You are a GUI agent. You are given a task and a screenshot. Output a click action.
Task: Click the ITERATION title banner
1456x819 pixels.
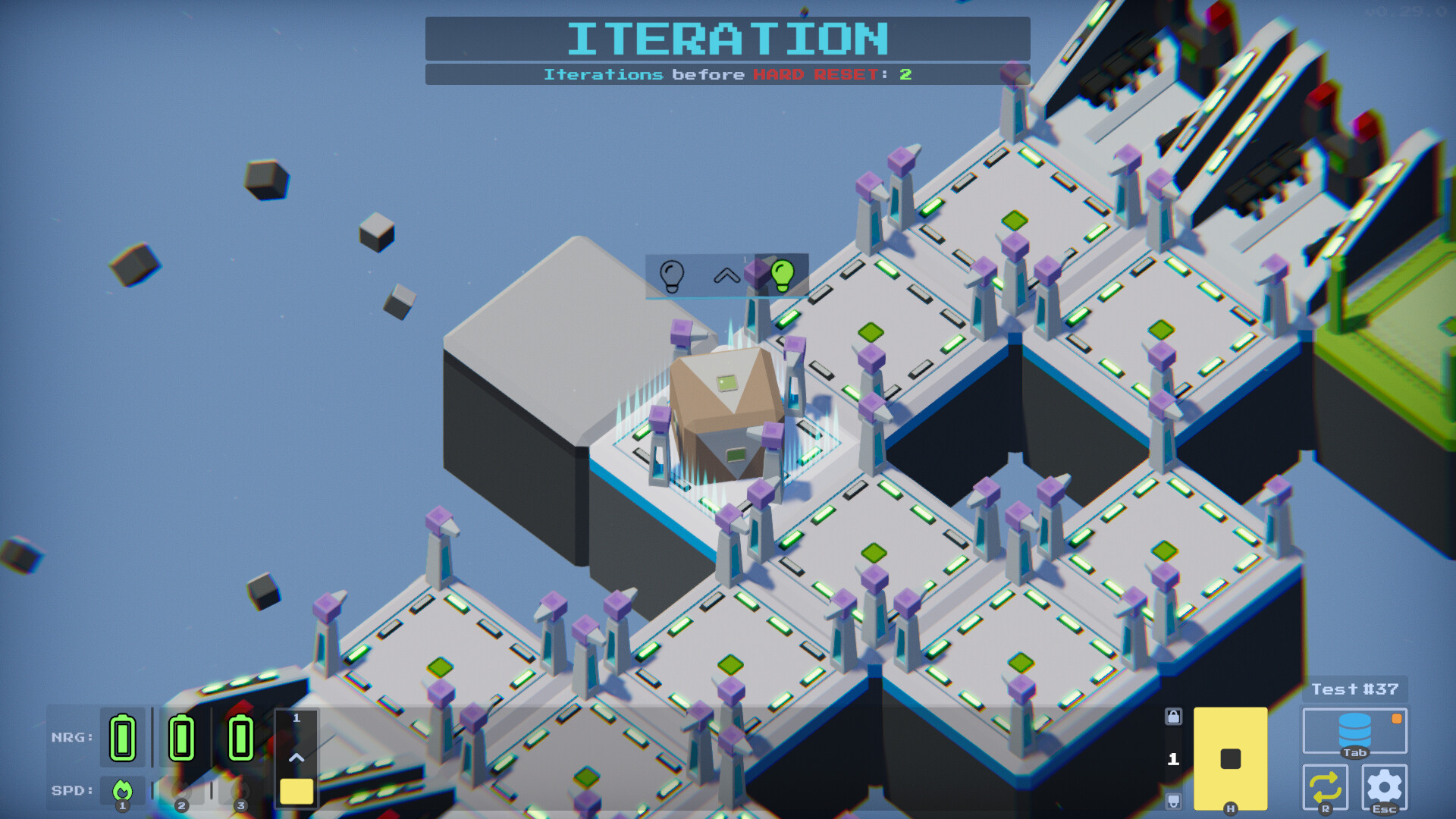pos(728,36)
